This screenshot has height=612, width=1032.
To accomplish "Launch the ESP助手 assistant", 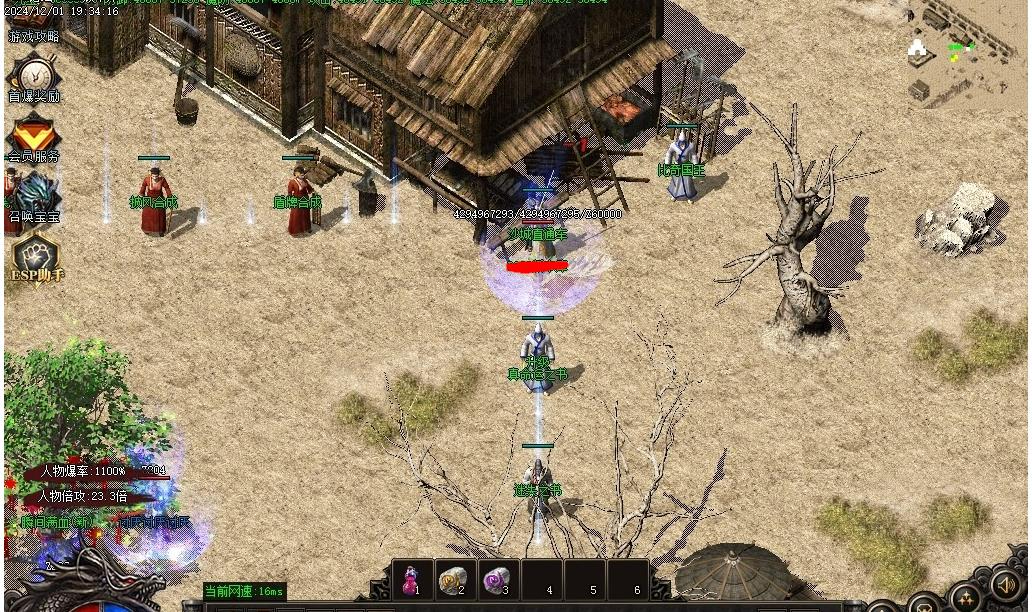I will [36, 257].
